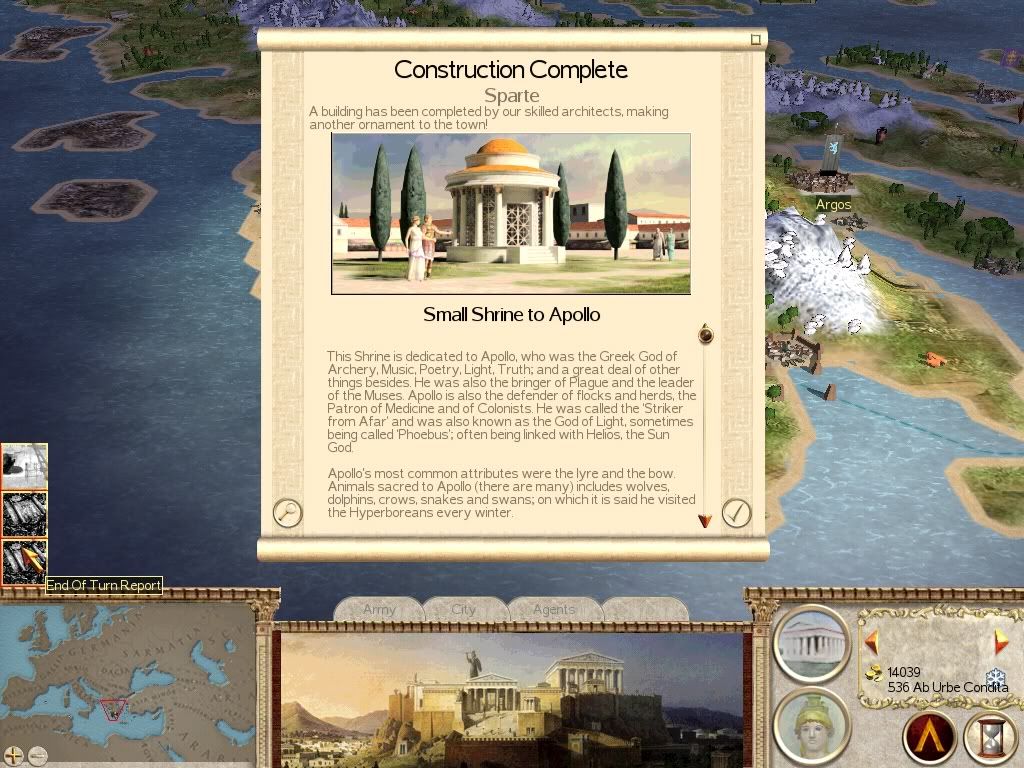Click the round temple building button
The height and width of the screenshot is (768, 1024).
pyautogui.click(x=811, y=641)
